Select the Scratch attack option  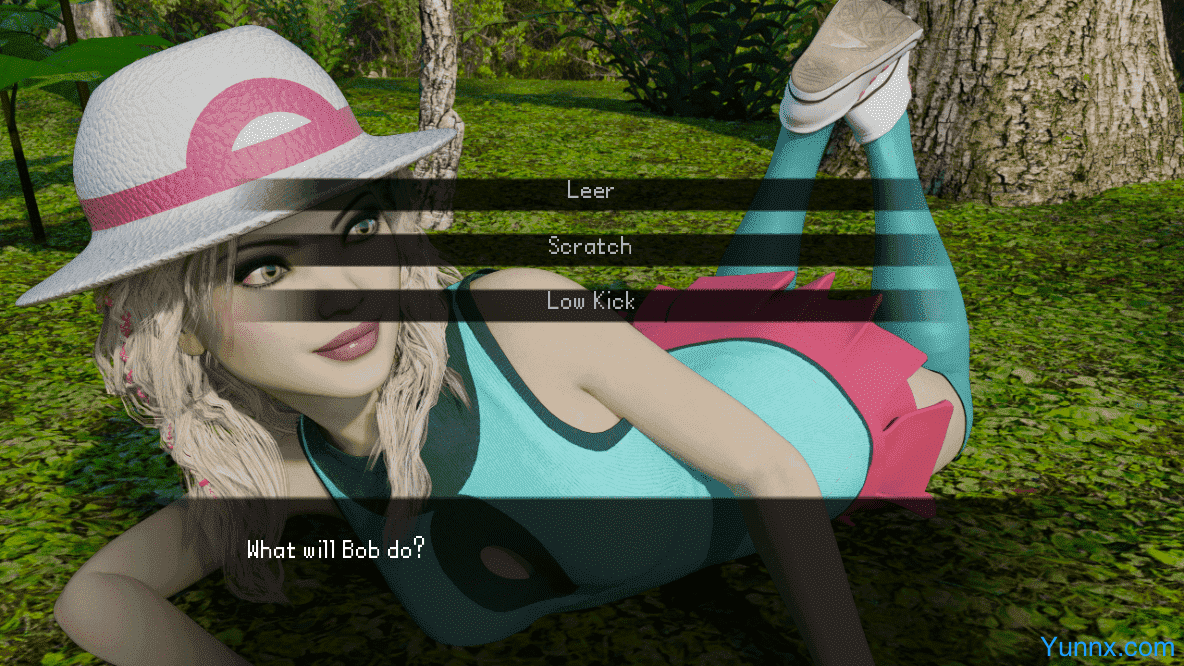coord(590,246)
